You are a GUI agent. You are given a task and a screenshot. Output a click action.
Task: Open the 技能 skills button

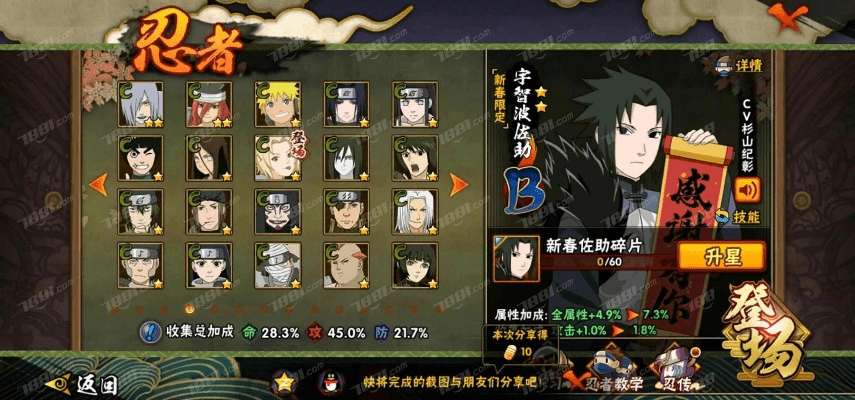coord(744,216)
